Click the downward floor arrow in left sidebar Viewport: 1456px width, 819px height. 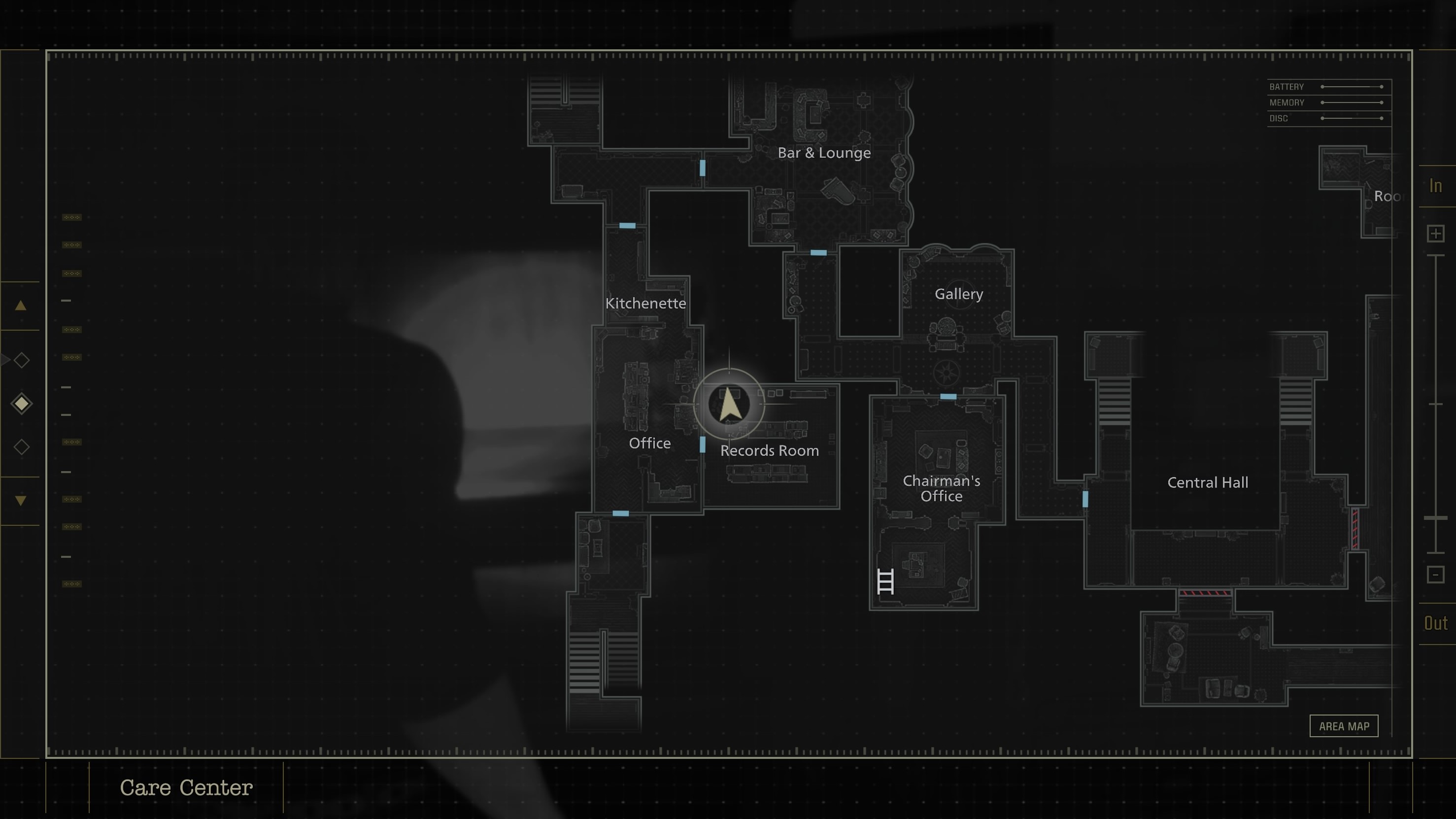pyautogui.click(x=20, y=500)
